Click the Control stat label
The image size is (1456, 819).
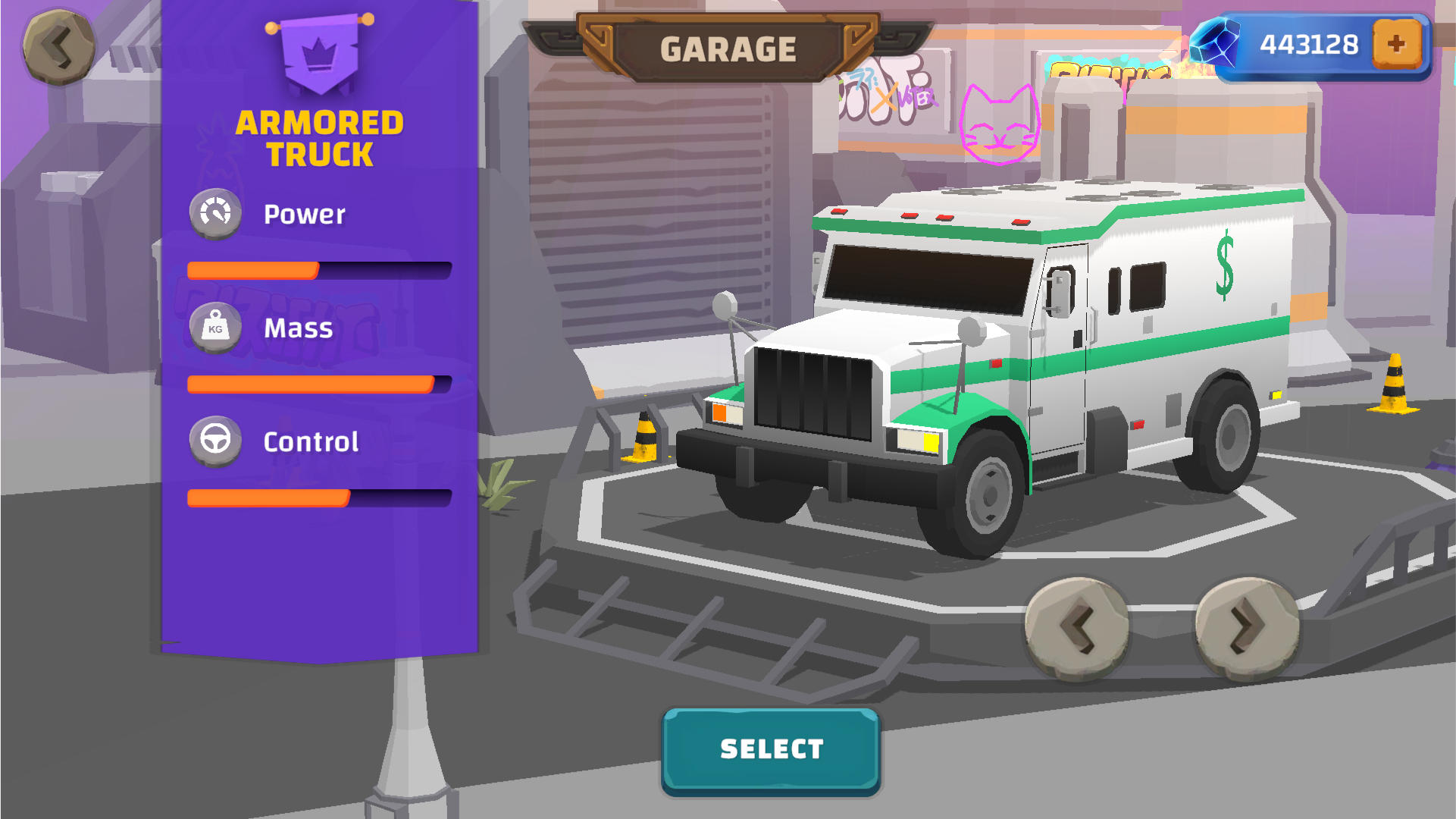(311, 441)
